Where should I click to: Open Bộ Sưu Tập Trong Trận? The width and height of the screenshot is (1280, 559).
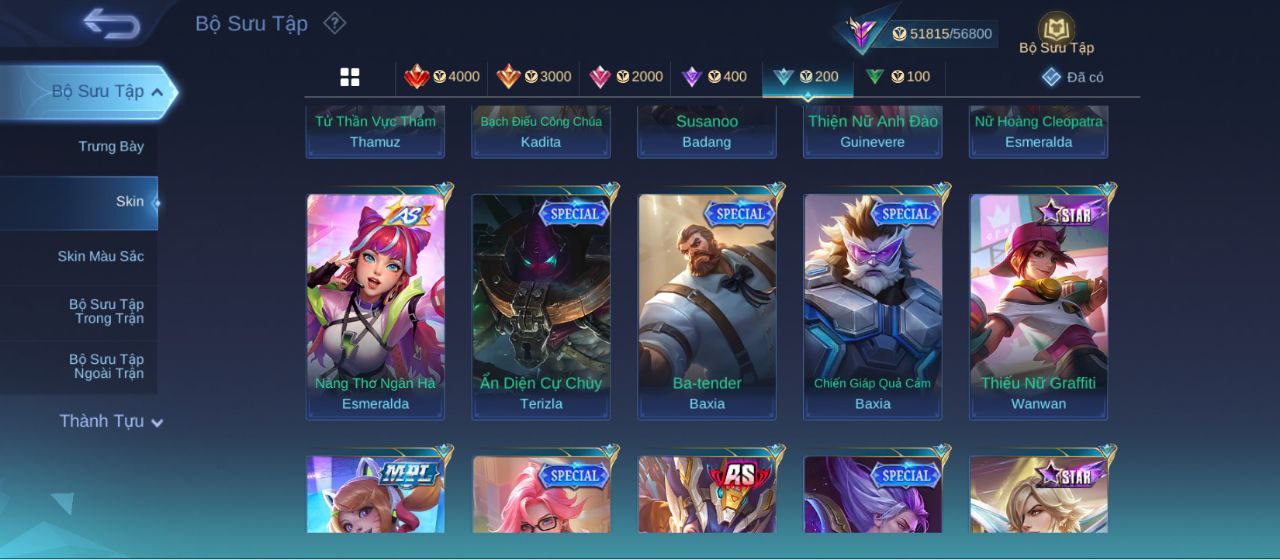coord(106,311)
